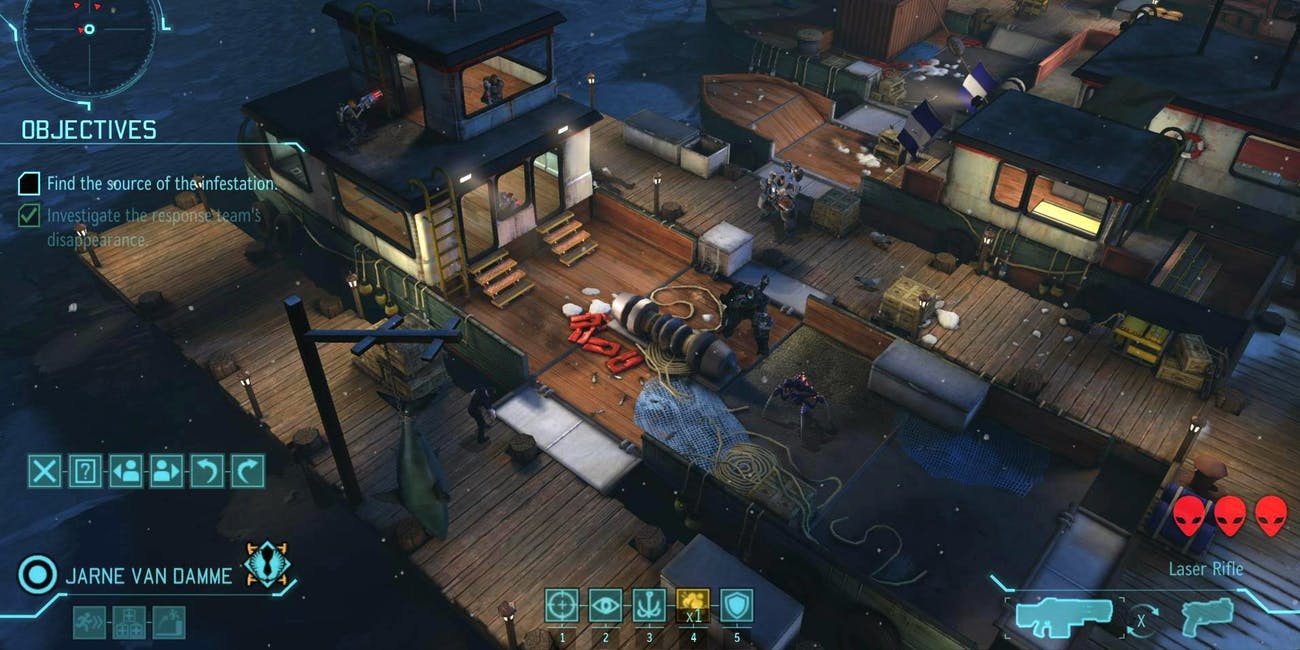
Task: Click the running figure perk icon
Action: [x=89, y=622]
